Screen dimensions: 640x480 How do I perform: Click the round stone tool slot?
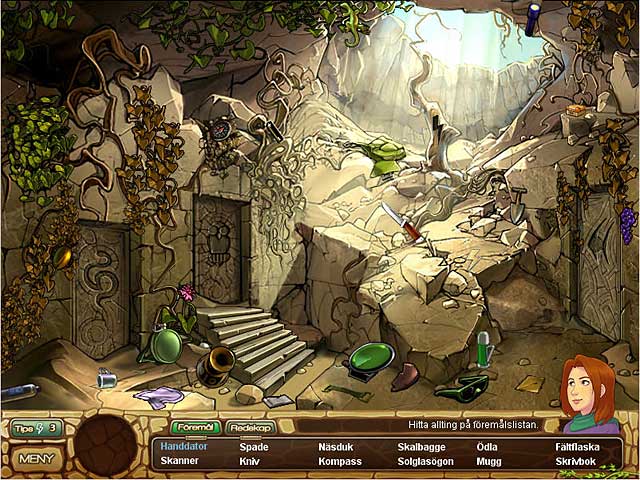click(x=106, y=444)
